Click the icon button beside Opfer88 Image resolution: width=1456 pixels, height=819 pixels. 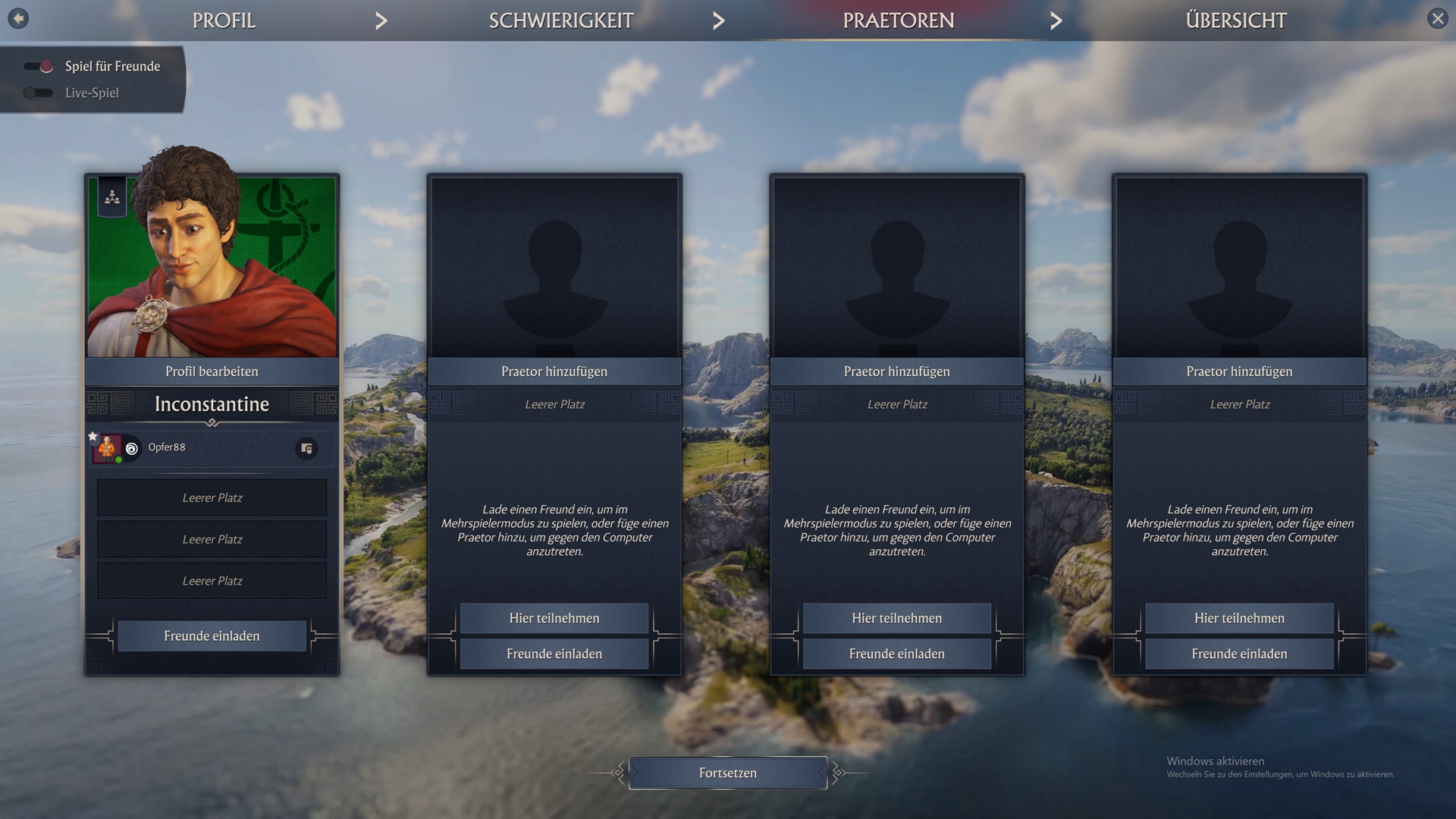pyautogui.click(x=306, y=449)
